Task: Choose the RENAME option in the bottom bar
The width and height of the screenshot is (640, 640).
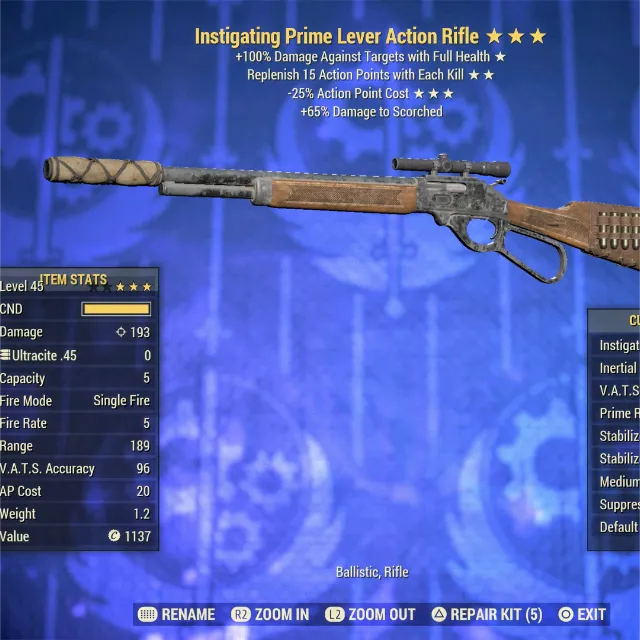Action: click(x=177, y=614)
